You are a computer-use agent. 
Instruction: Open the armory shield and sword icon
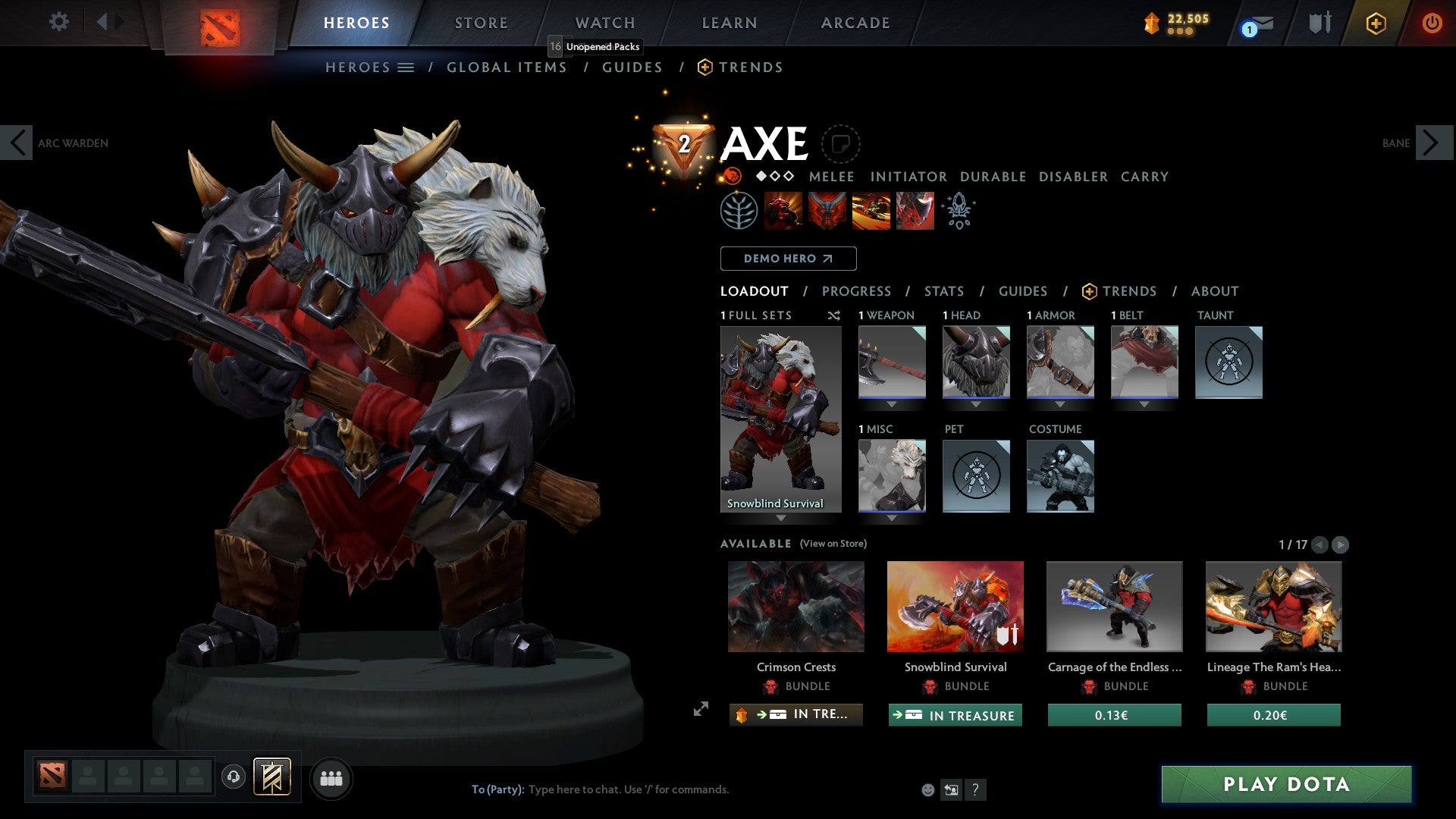pos(1319,22)
